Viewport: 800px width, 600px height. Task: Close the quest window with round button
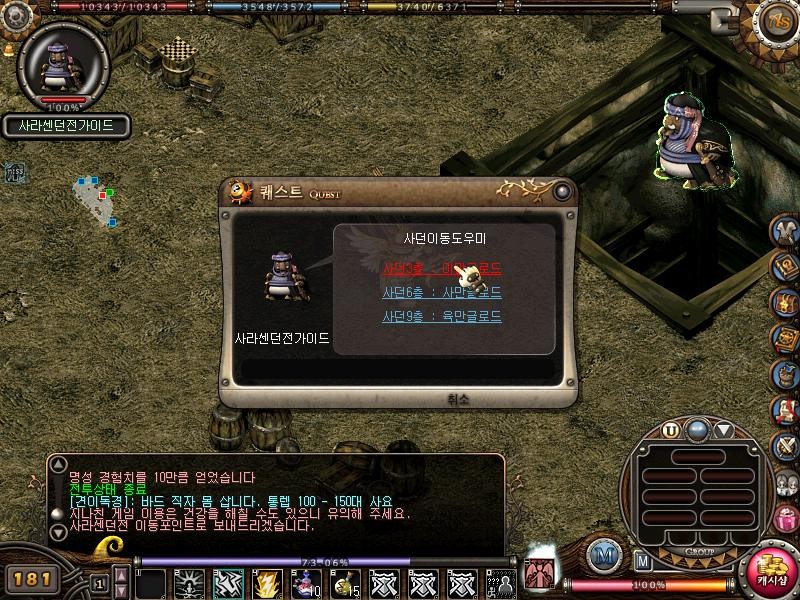564,191
